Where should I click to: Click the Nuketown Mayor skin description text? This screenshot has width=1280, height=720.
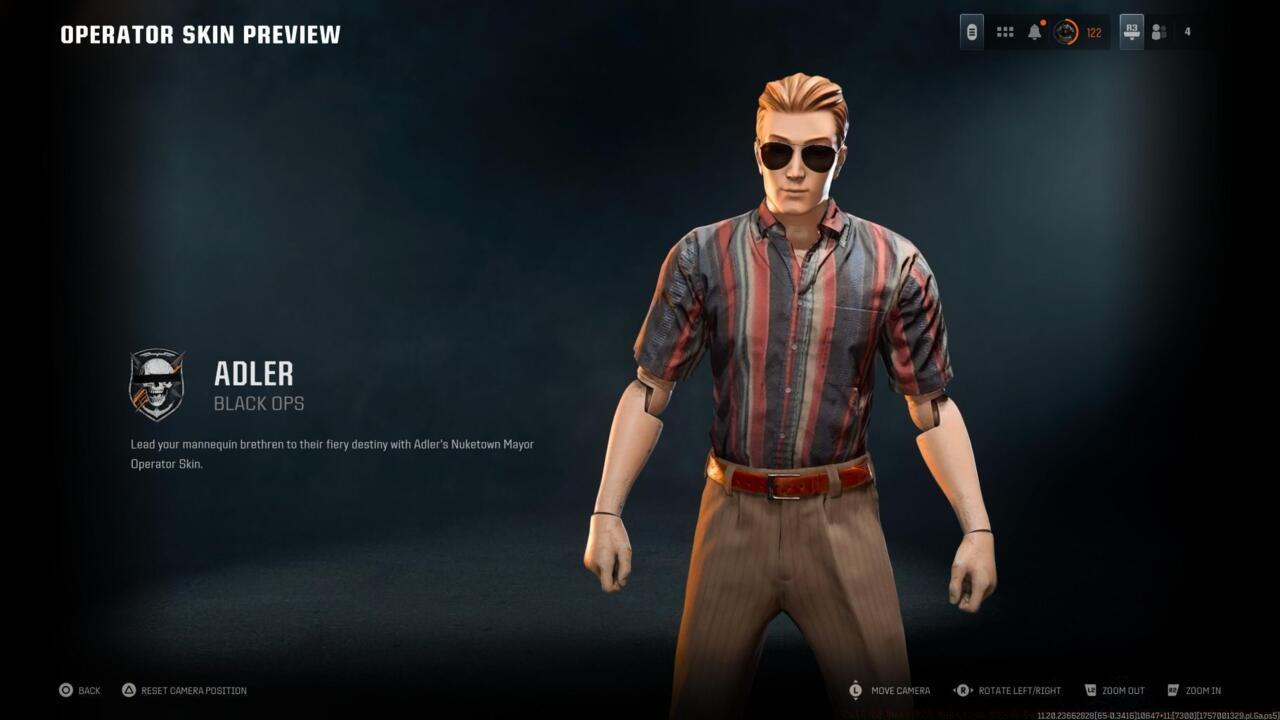click(333, 453)
